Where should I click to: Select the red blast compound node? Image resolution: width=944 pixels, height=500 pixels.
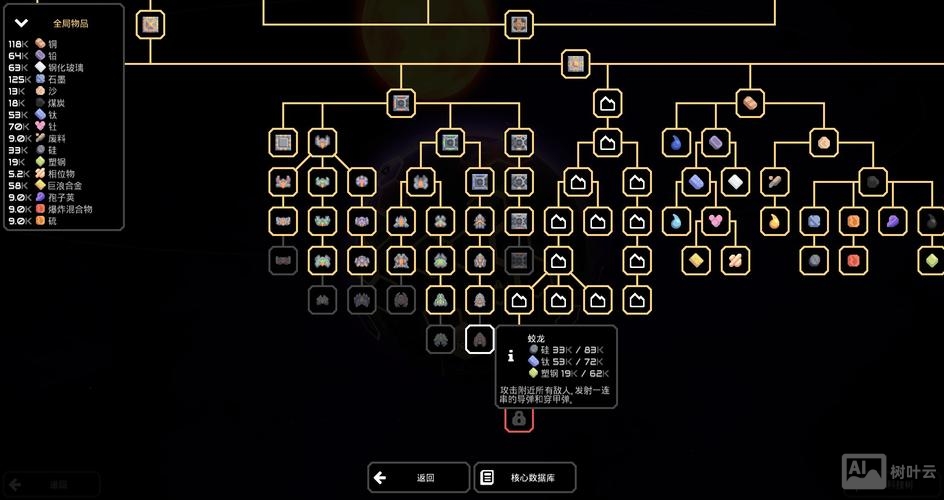[x=853, y=260]
